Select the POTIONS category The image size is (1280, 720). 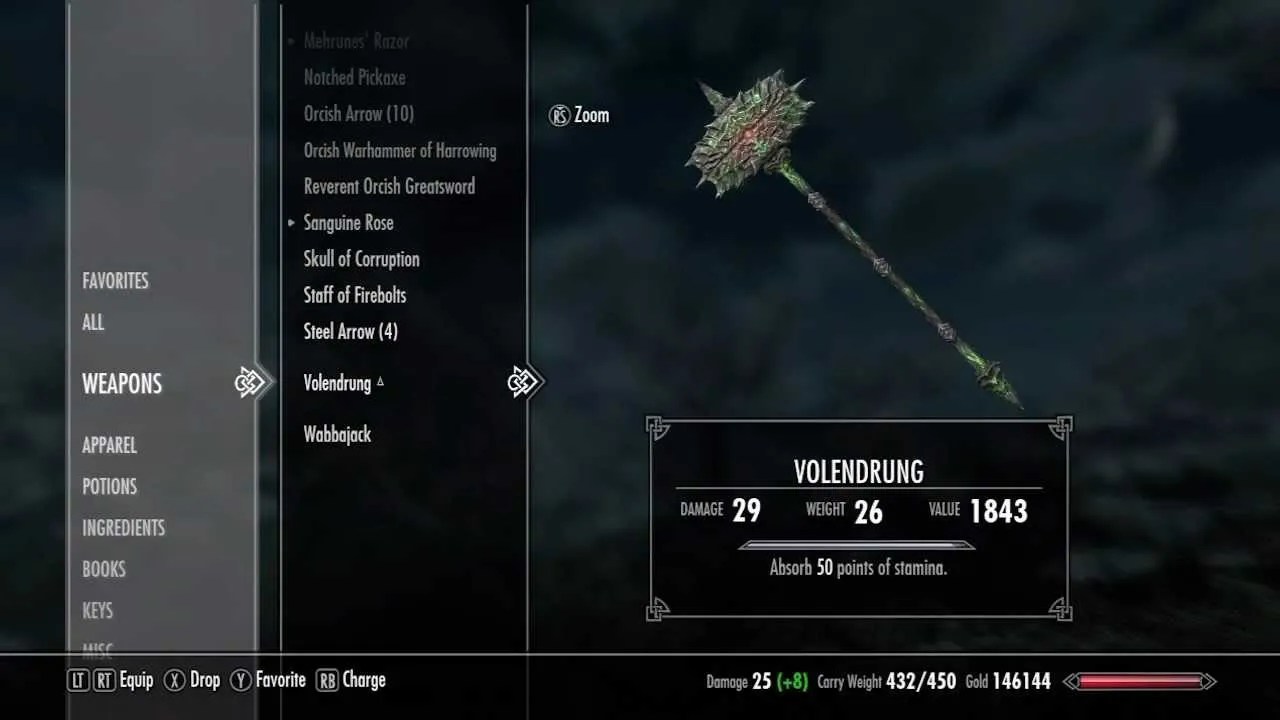(x=110, y=487)
